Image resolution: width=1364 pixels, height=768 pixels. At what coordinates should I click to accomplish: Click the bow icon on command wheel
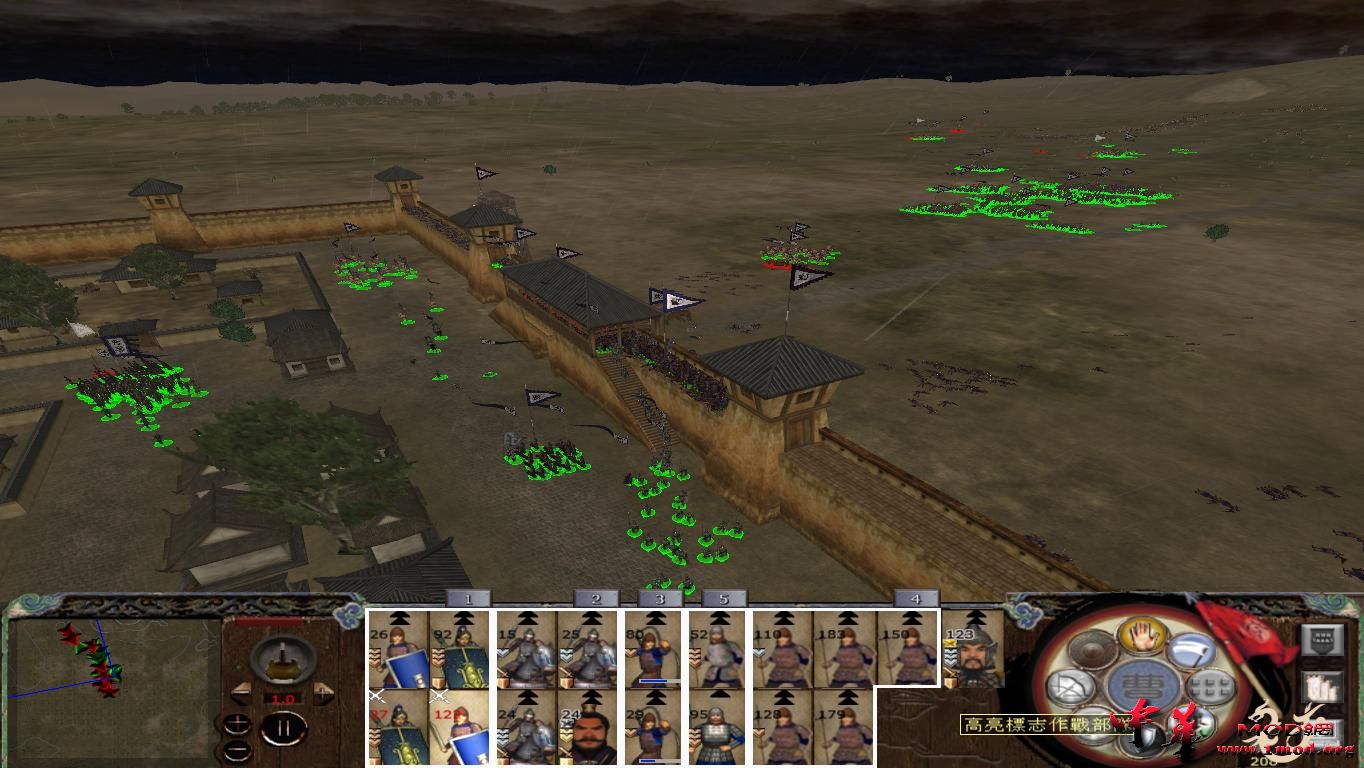1069,688
